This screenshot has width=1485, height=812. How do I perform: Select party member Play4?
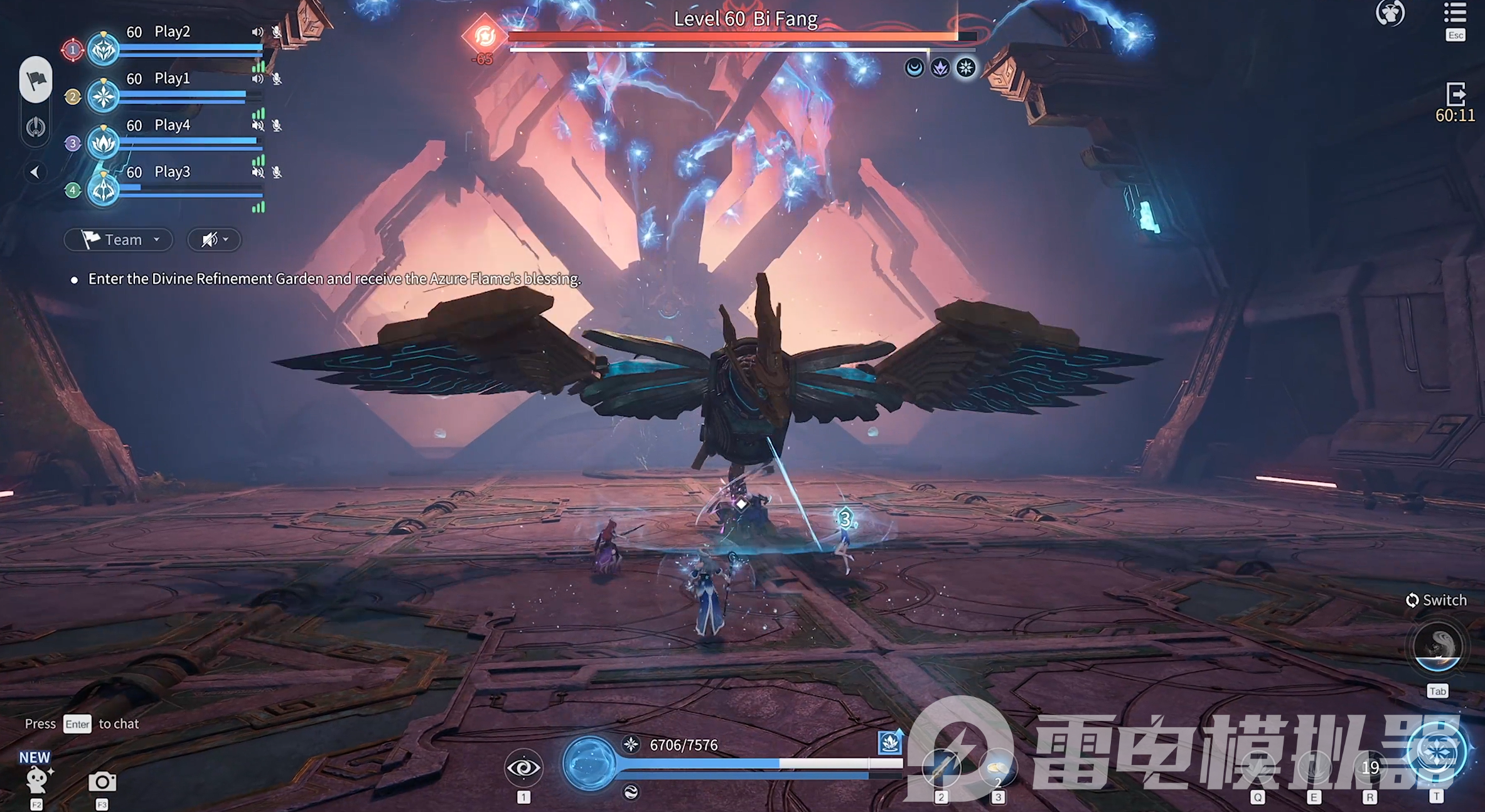click(171, 126)
